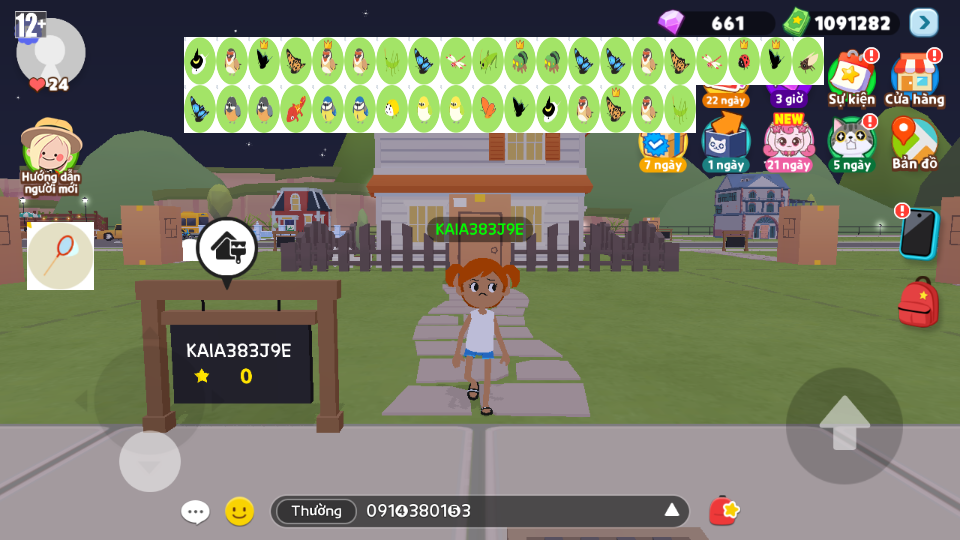Screen dimensions: 960x540
Task: Open the blue cat box 1 ngày offer
Action: coord(725,142)
